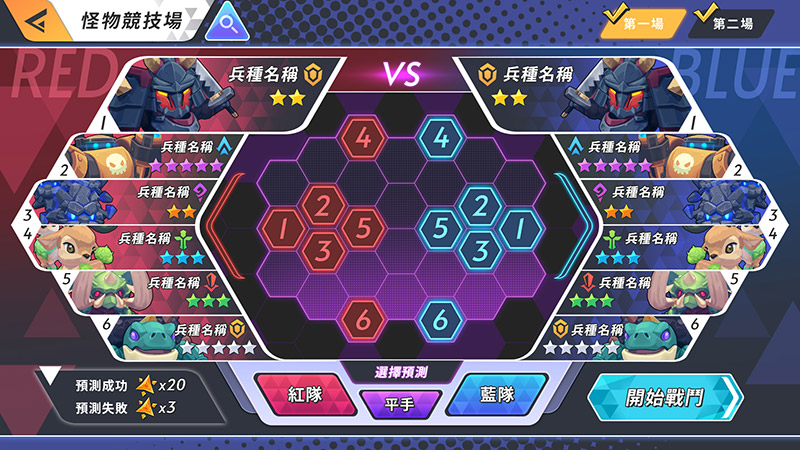
Task: Start the battle with 開始戰鬥
Action: pyautogui.click(x=664, y=397)
